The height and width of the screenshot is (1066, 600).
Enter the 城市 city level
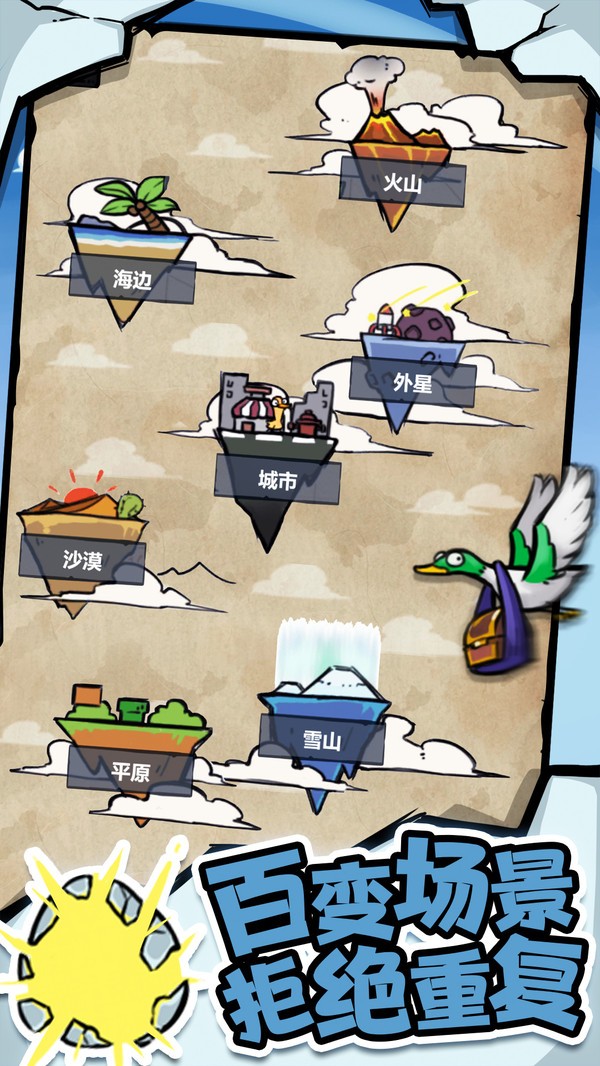[276, 481]
